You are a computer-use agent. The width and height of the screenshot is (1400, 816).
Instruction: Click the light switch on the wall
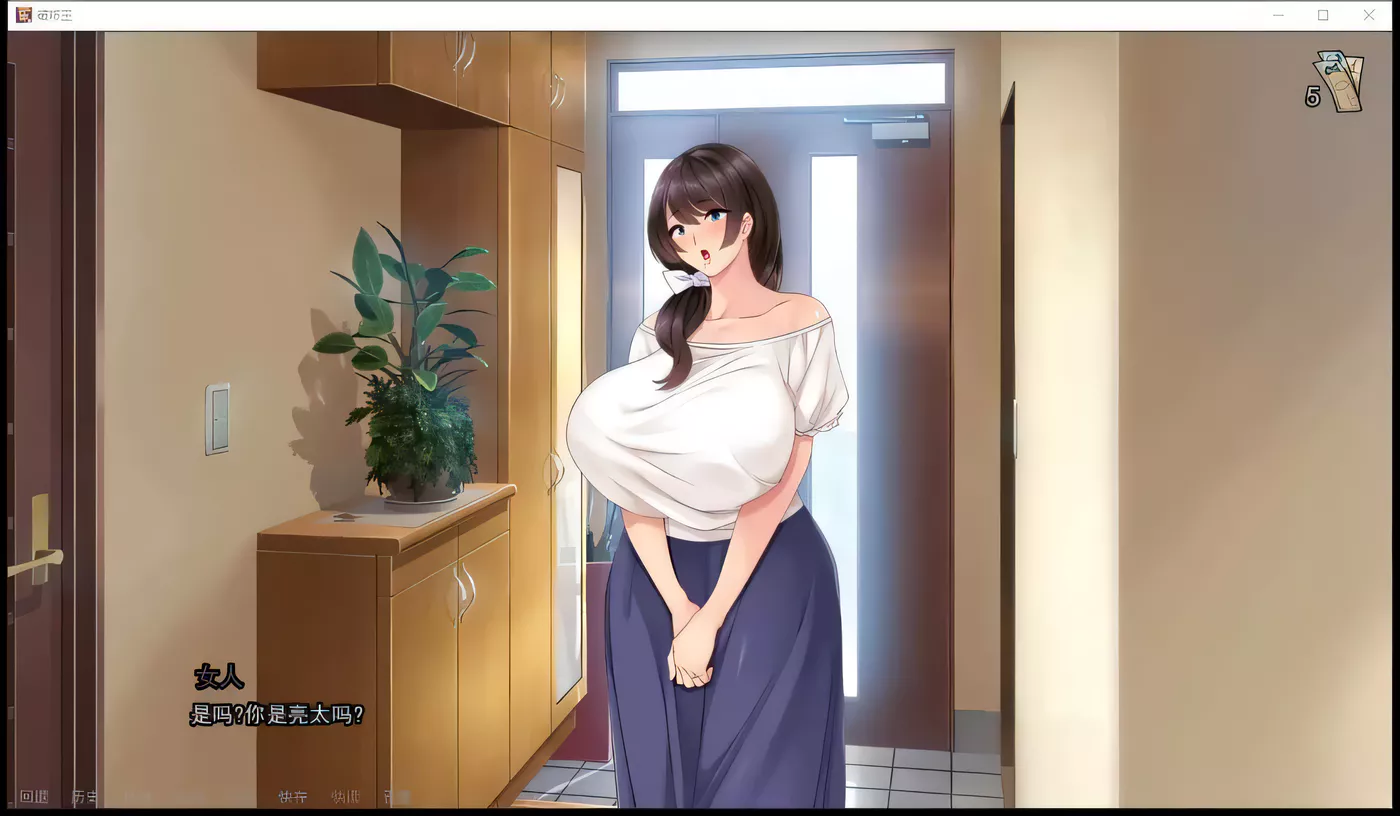click(x=217, y=422)
